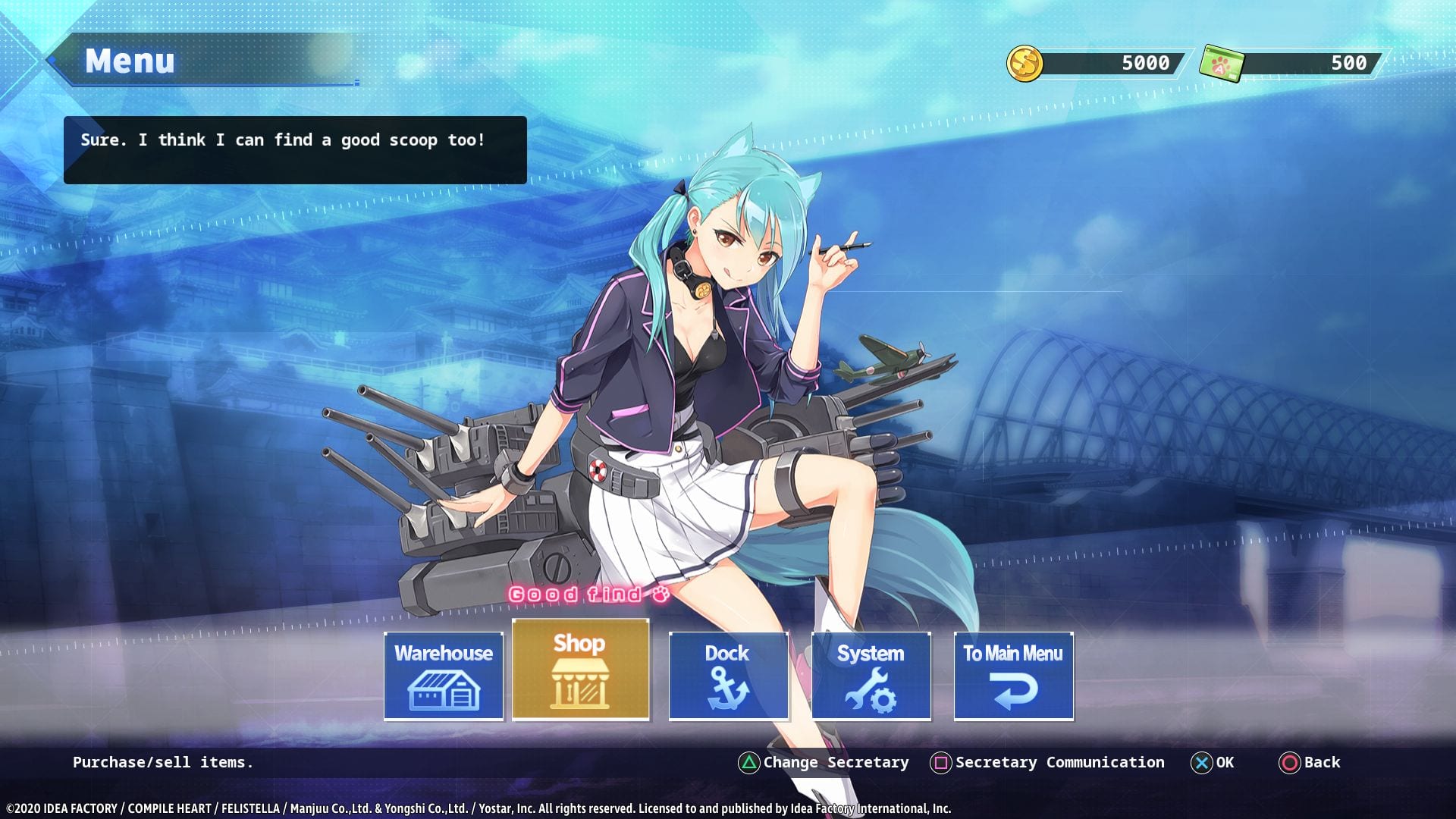Choose To Main Menu tile
This screenshot has width=1456, height=819.
point(1013,676)
